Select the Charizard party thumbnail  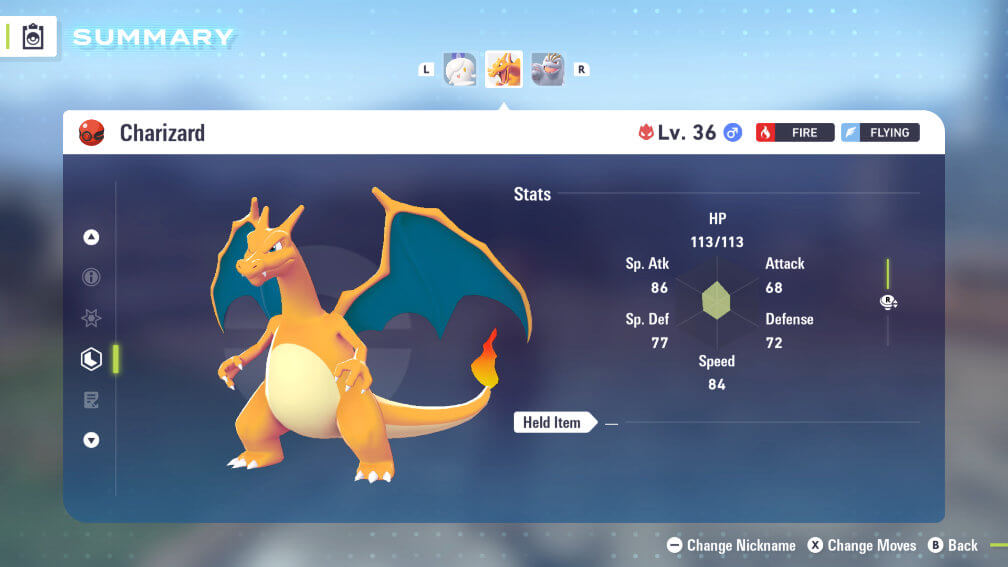pos(504,69)
